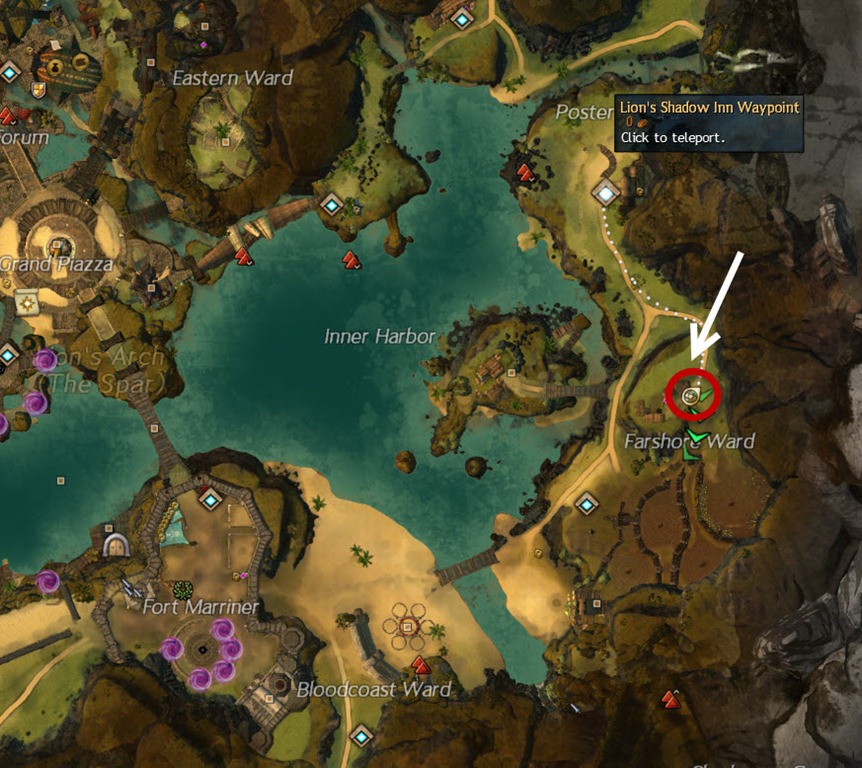The image size is (862, 768).
Task: Select the crossed swords icon by Fort Marriner
Action: click(131, 589)
